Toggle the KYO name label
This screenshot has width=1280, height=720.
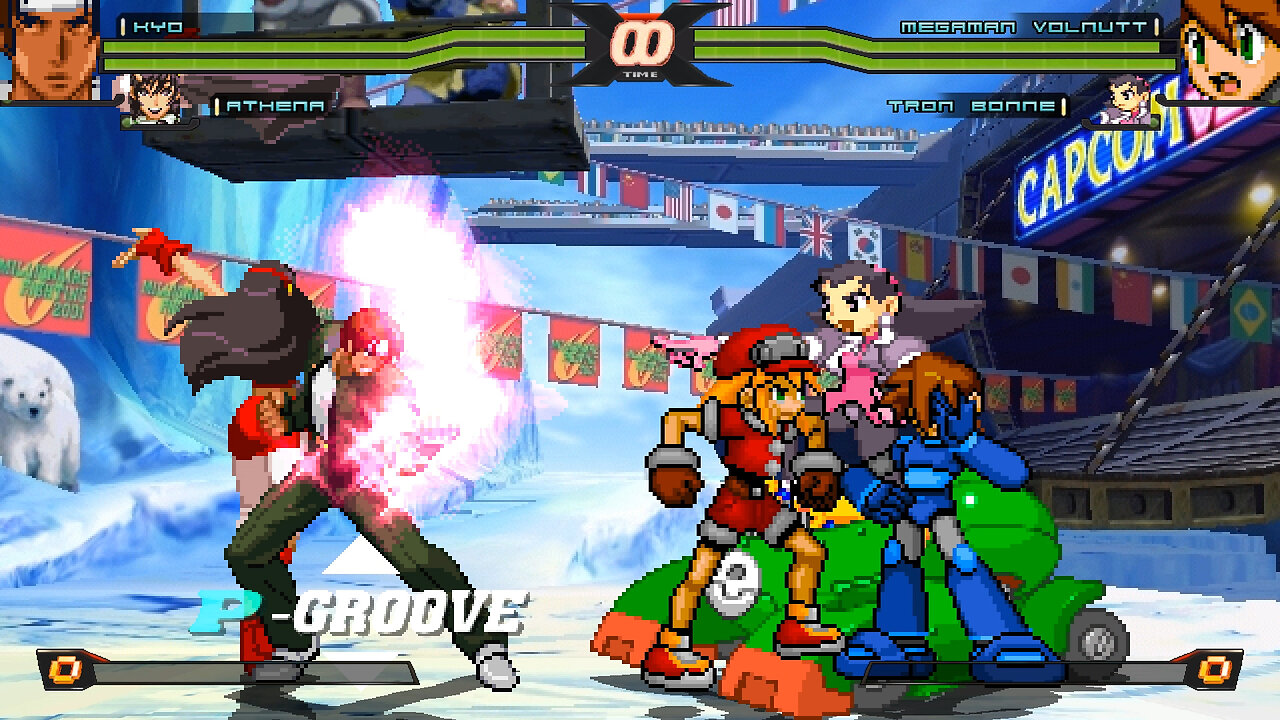(156, 28)
